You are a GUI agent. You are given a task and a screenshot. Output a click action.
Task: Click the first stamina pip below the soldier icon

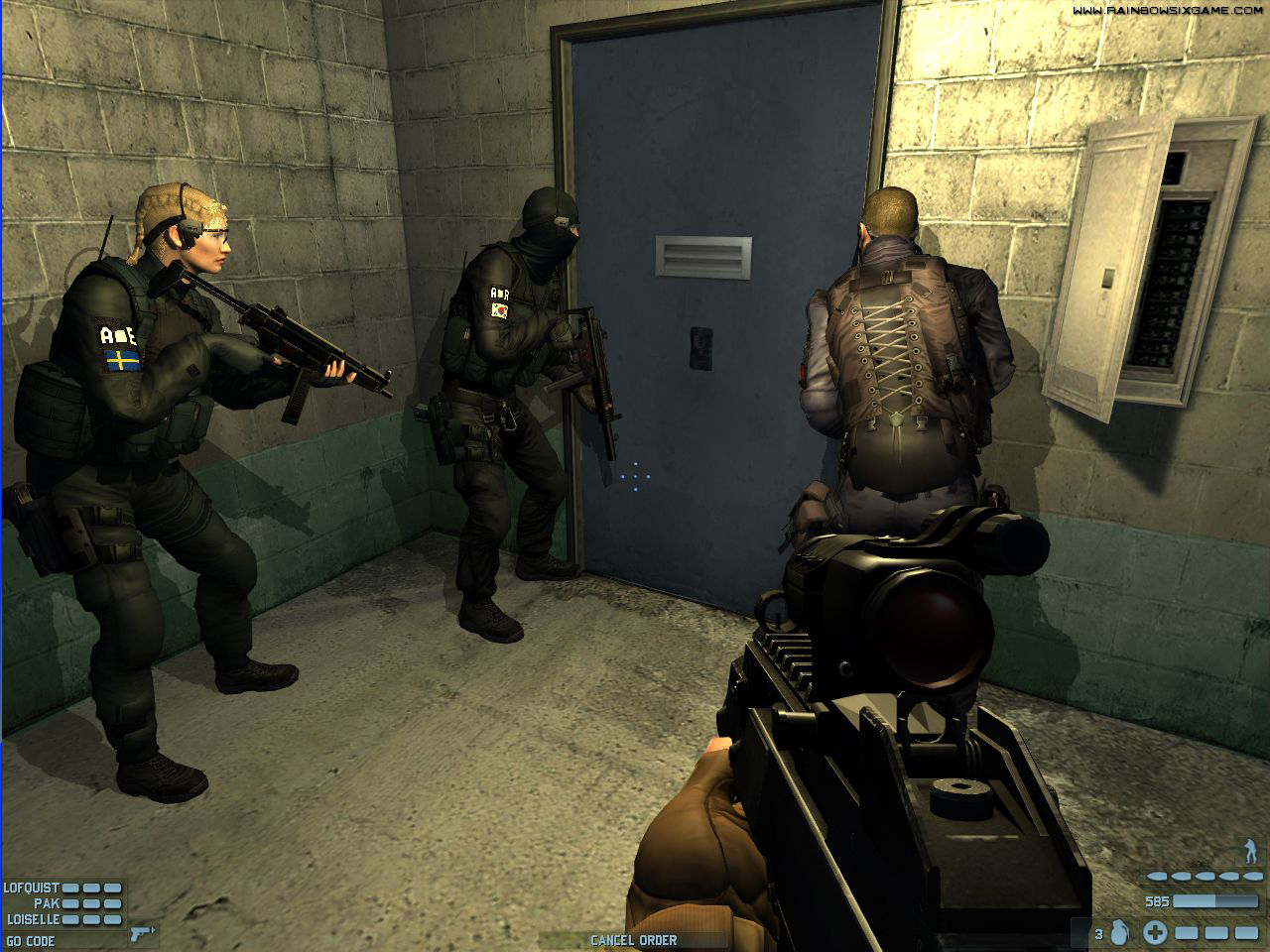(1157, 877)
